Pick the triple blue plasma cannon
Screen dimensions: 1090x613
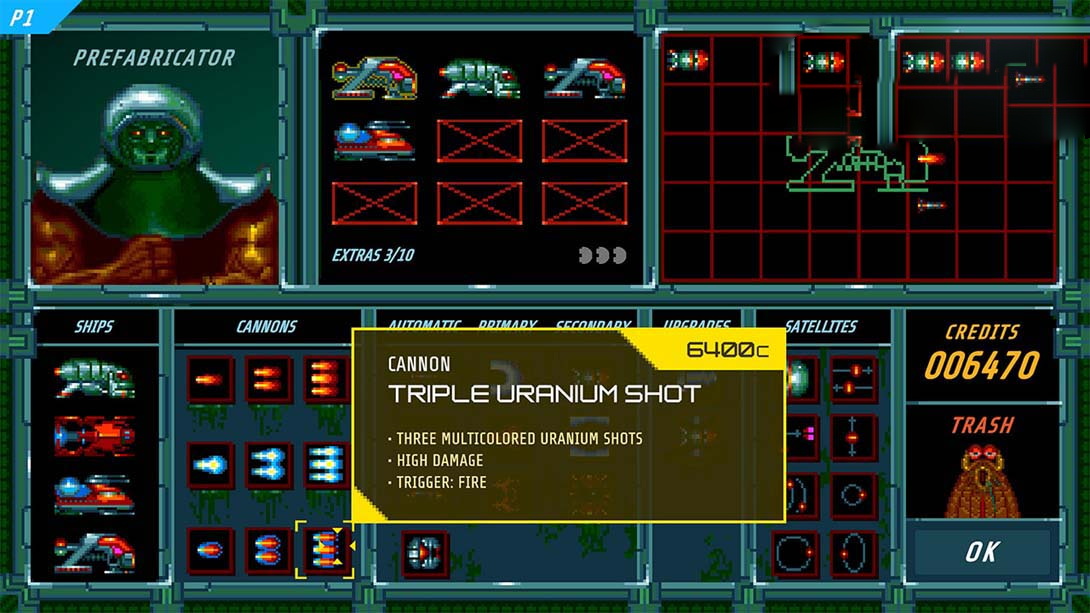click(326, 466)
